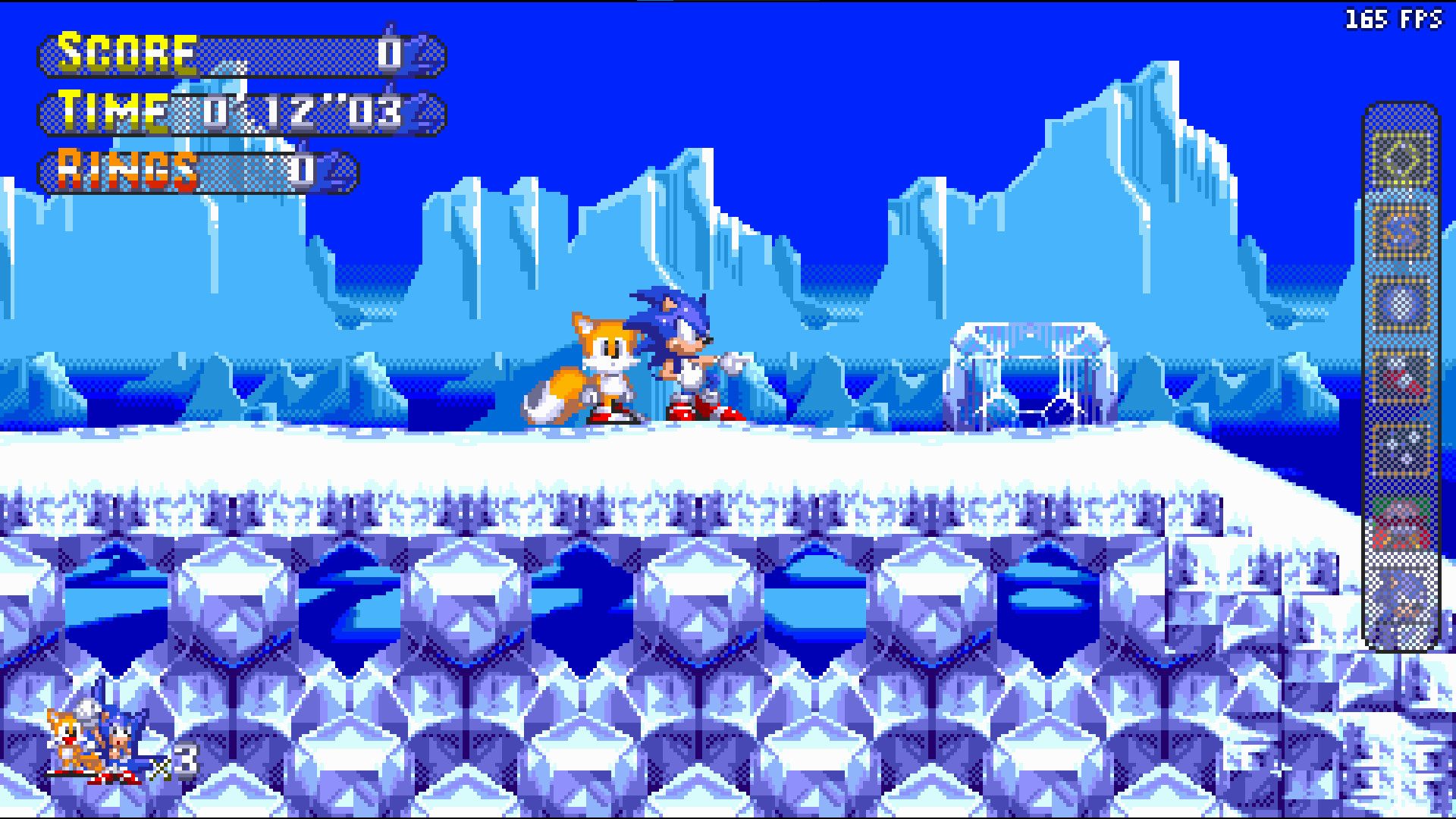Click the Time display reading 0'12"03

303,114
